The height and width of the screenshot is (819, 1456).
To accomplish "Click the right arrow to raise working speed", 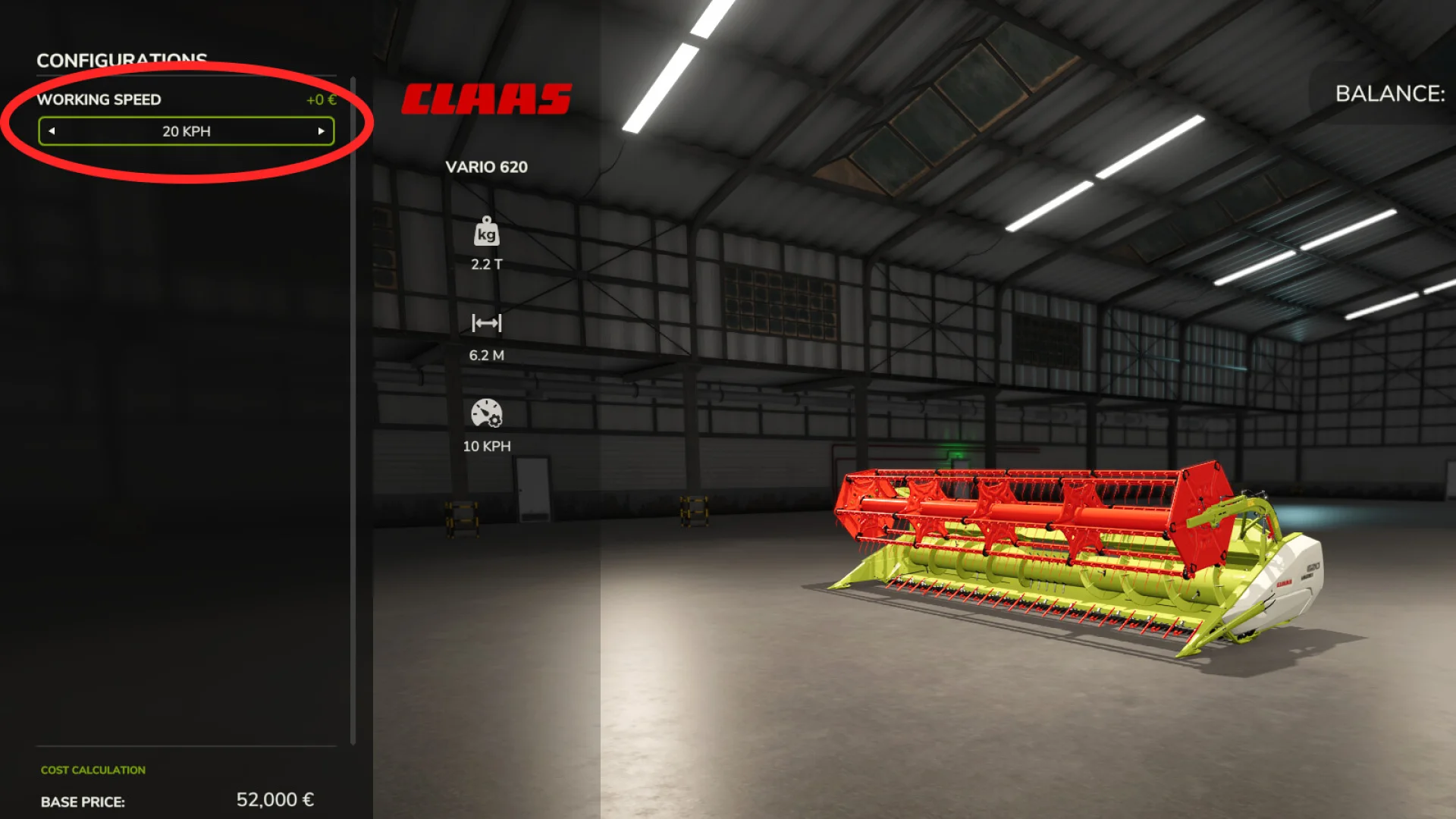I will 322,131.
